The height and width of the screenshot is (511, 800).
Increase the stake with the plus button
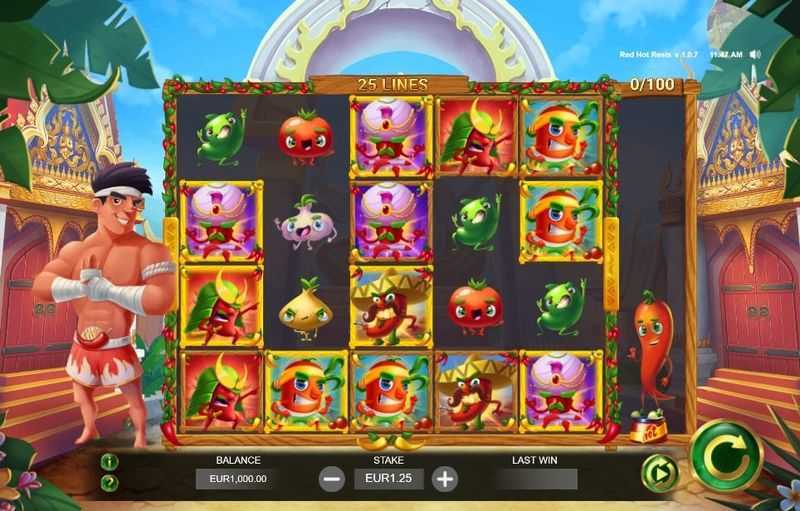point(445,478)
